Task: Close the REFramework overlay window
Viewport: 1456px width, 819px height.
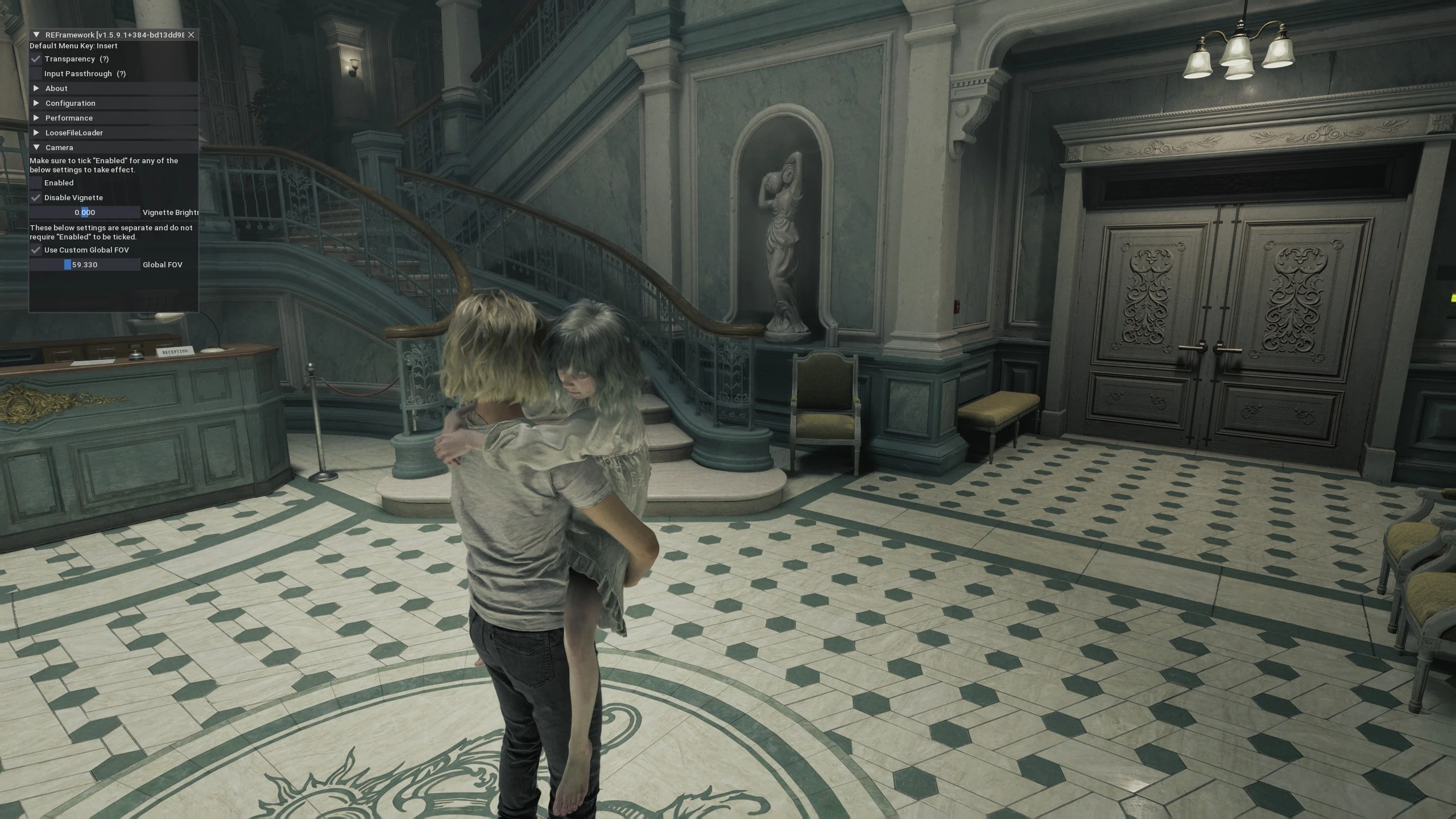Action: point(191,35)
